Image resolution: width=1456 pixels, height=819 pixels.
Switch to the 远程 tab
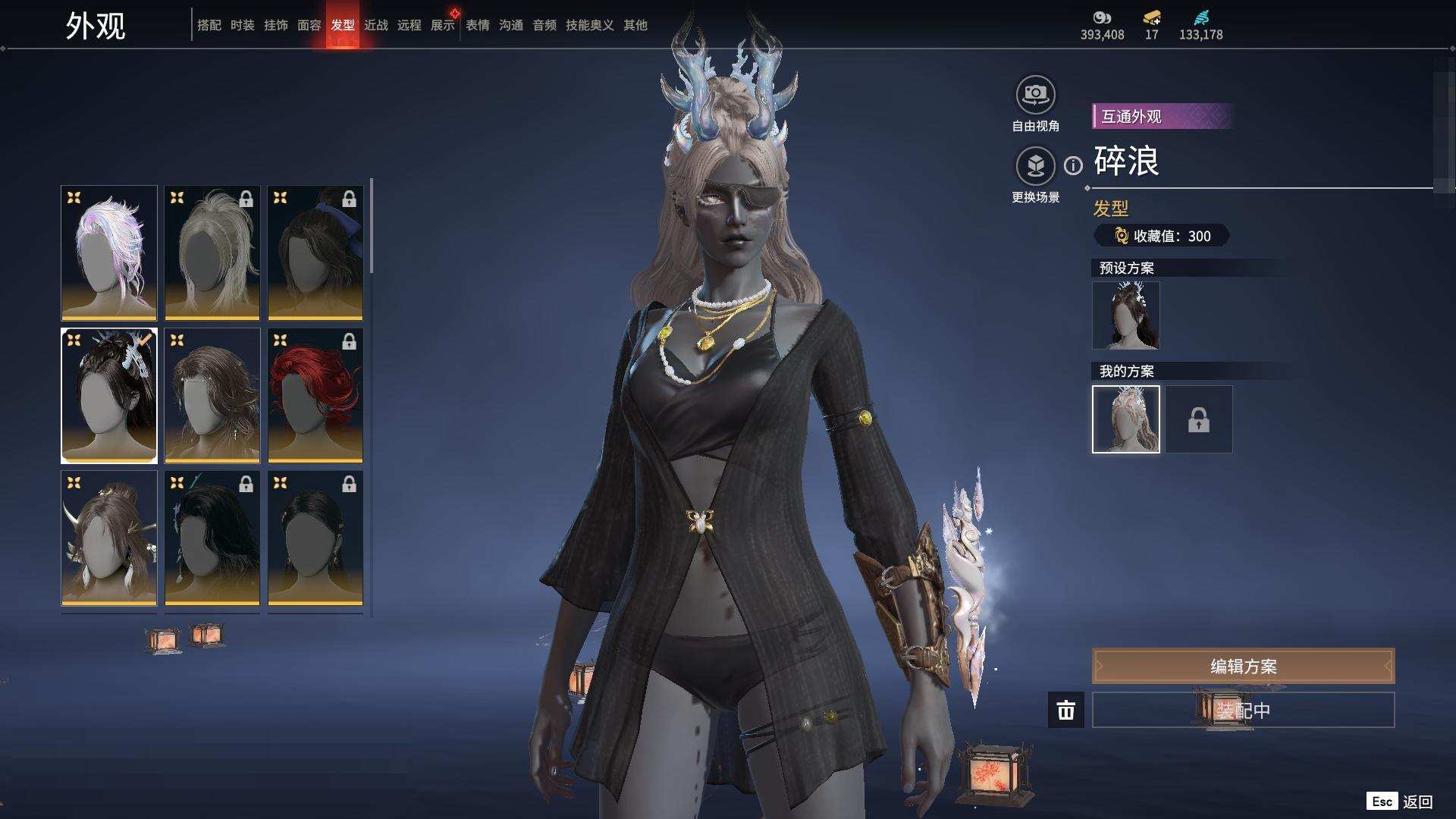pos(409,25)
